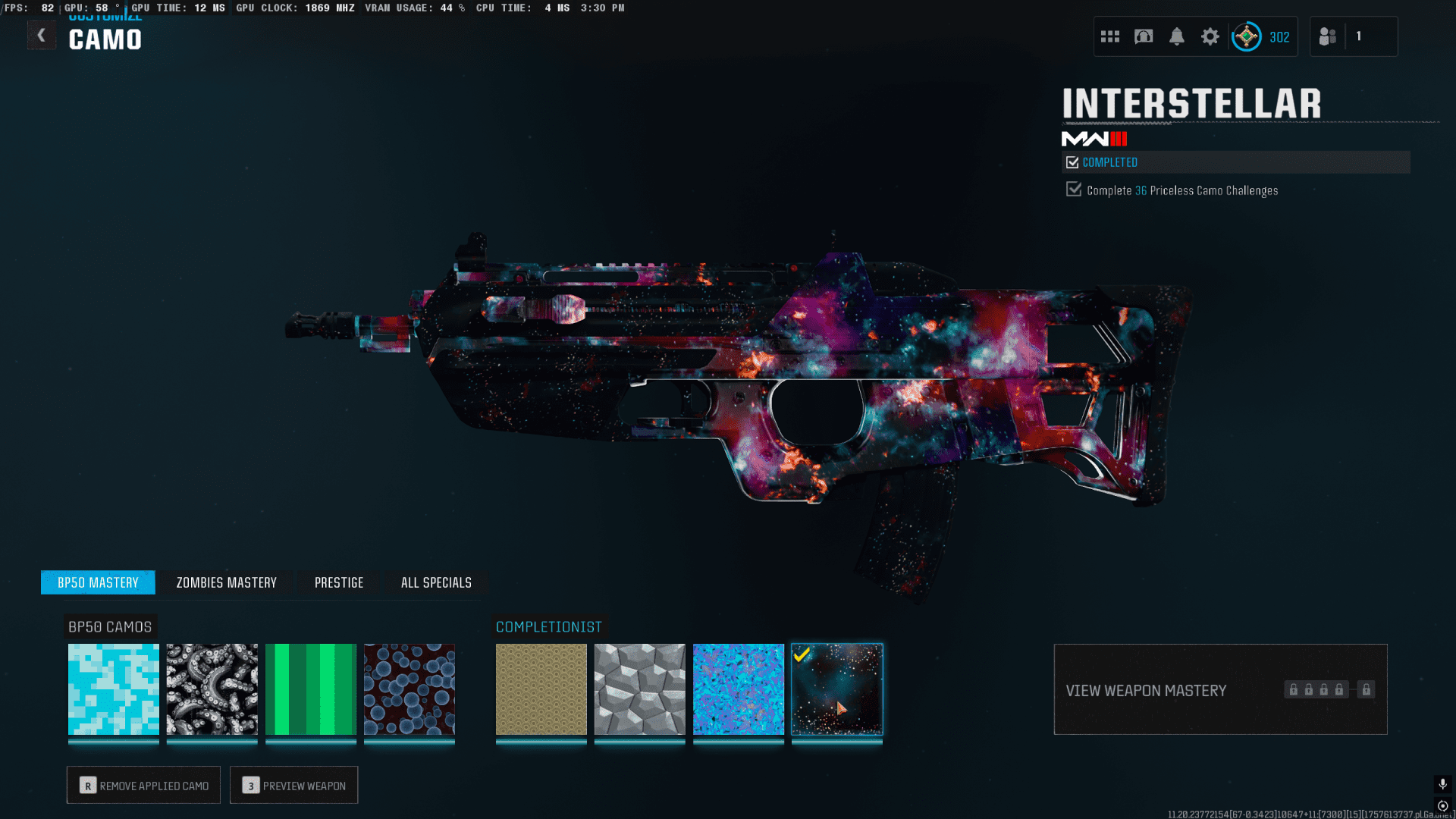Select the Prestige camo tab
1456x819 pixels.
tap(339, 582)
